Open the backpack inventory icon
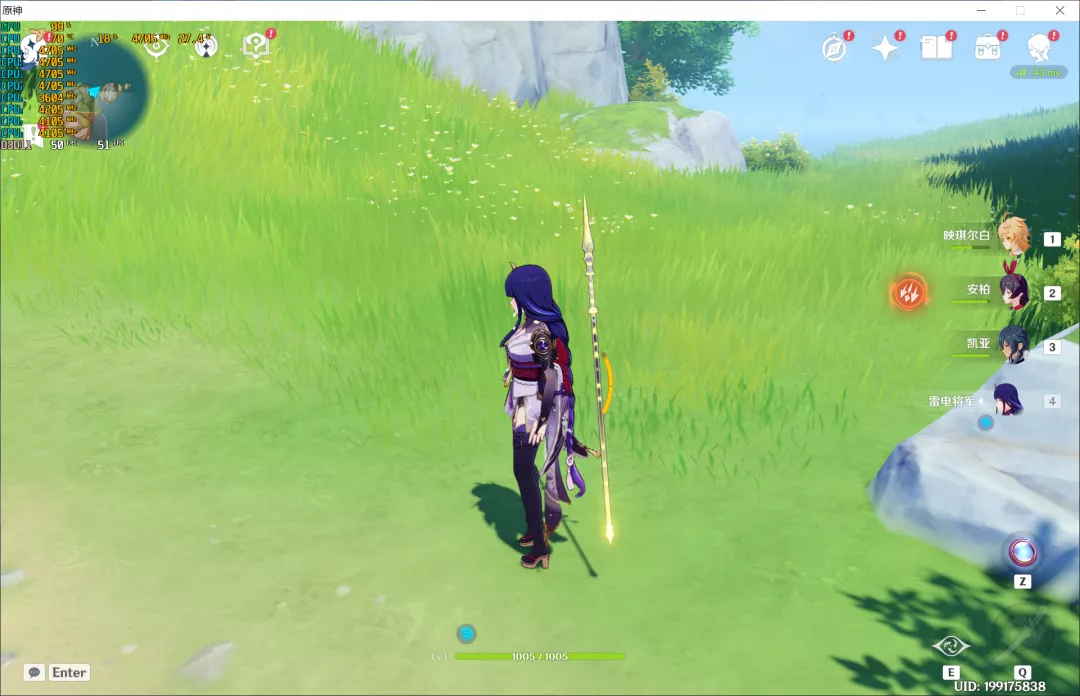Image resolution: width=1080 pixels, height=696 pixels. coord(989,47)
